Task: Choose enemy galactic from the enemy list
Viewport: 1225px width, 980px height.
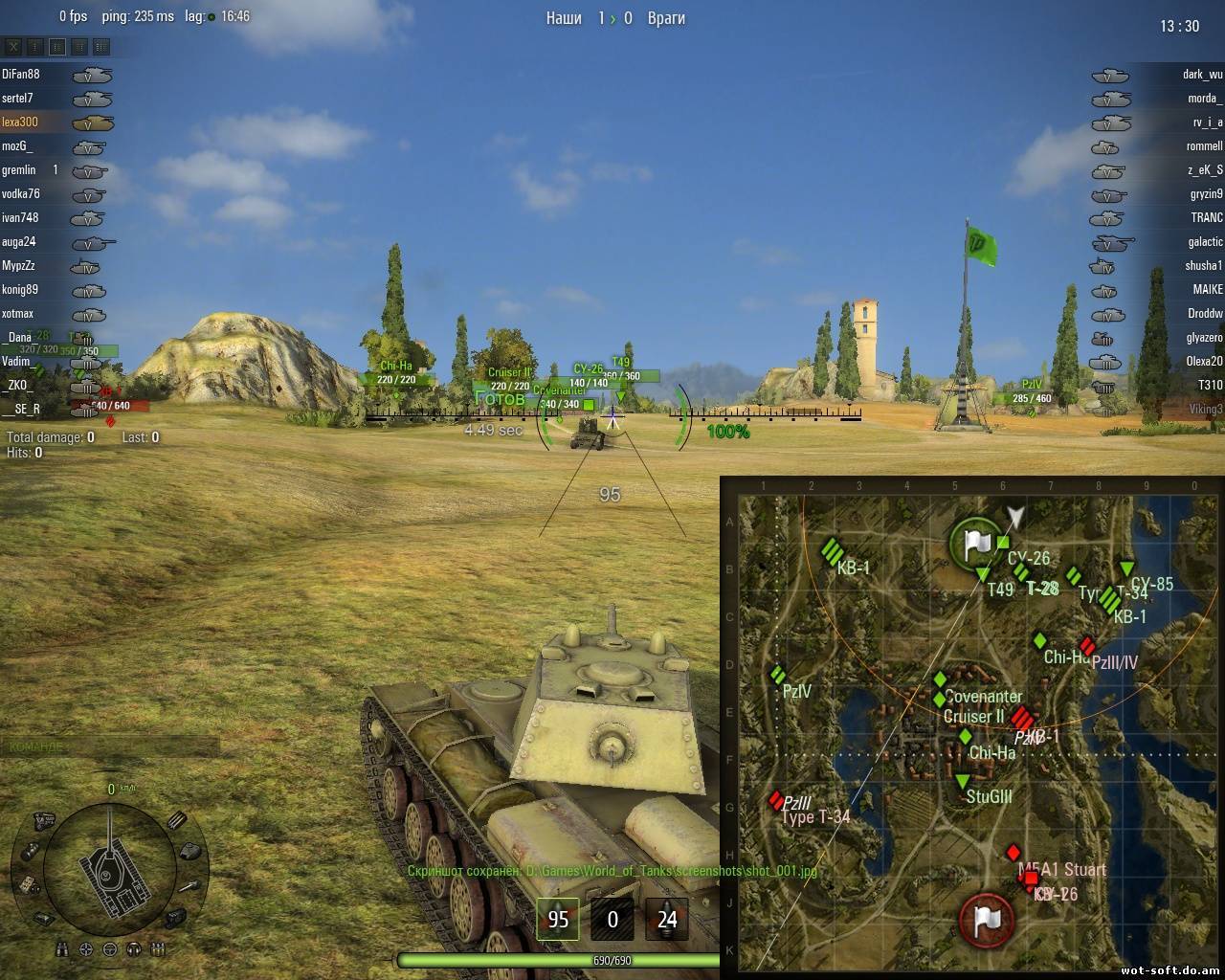Action: (x=1205, y=242)
